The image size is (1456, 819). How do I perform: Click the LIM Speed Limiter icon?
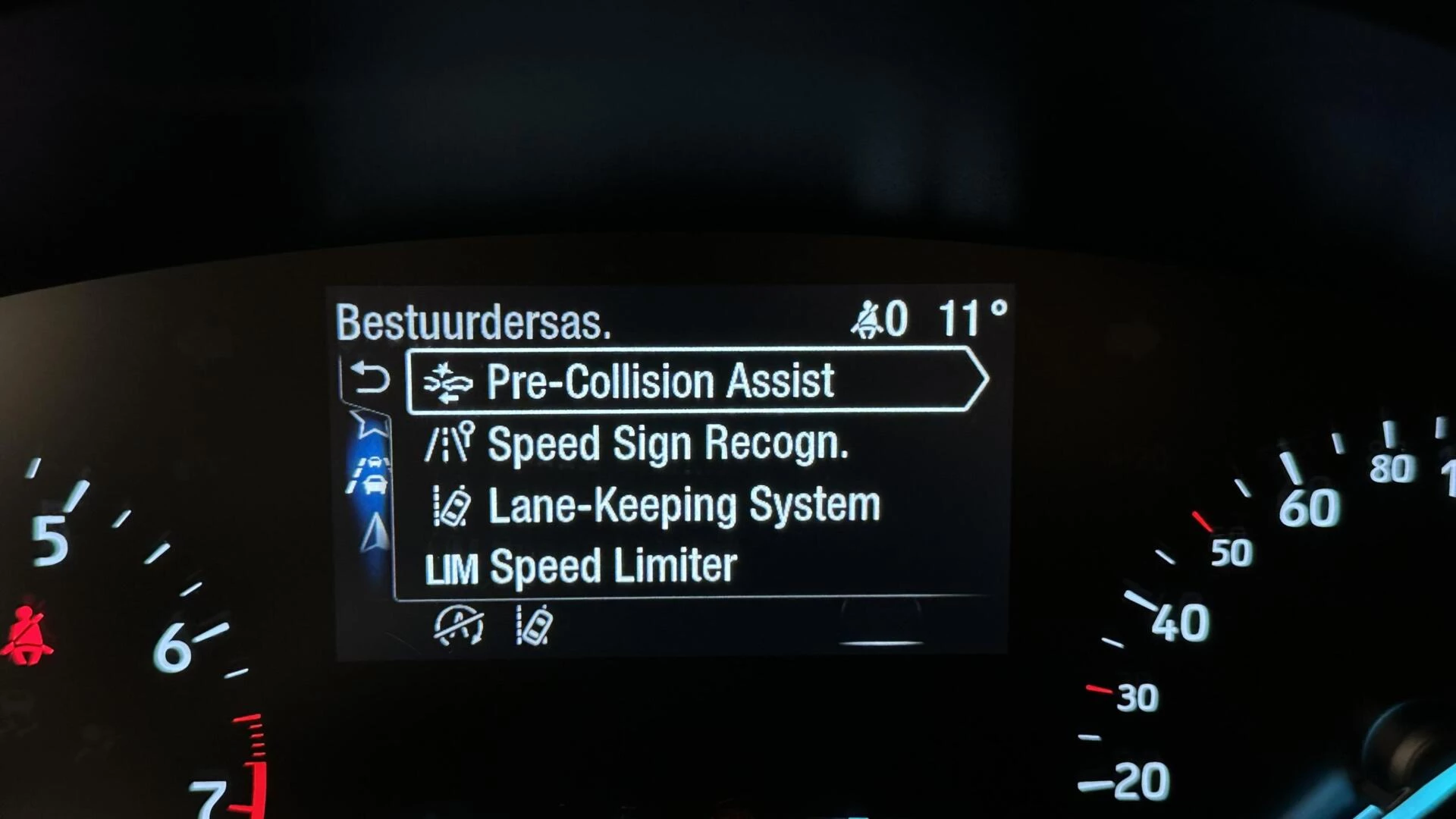pos(453,566)
